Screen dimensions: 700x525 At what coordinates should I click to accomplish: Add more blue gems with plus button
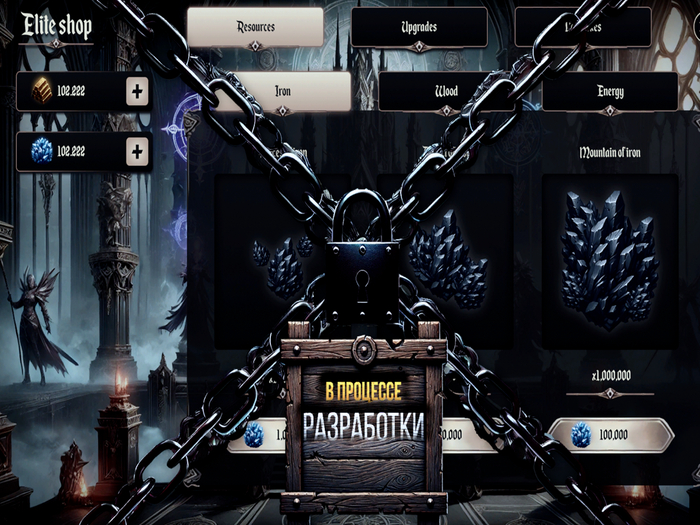[137, 152]
